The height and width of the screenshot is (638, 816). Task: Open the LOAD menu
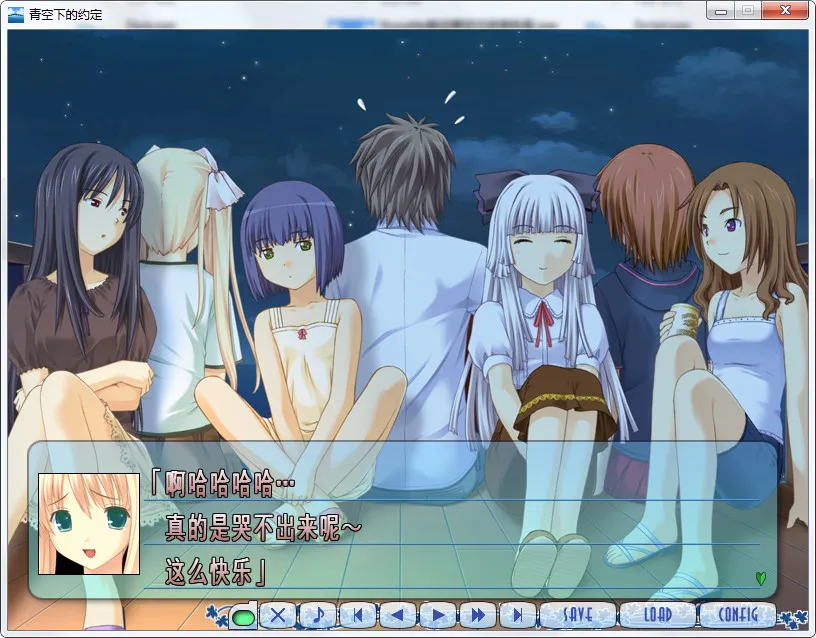point(657,614)
